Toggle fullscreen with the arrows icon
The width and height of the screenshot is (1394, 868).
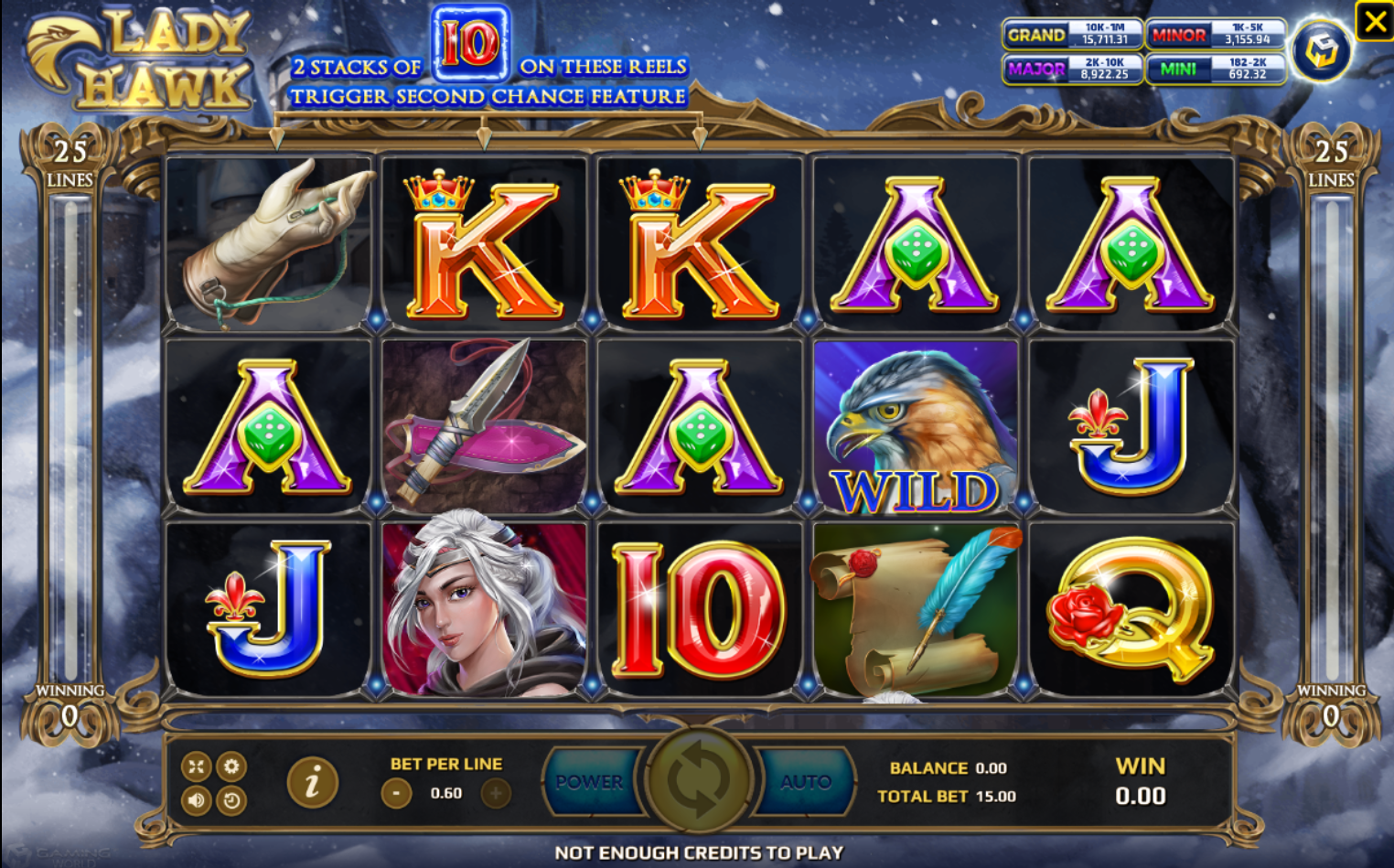197,766
